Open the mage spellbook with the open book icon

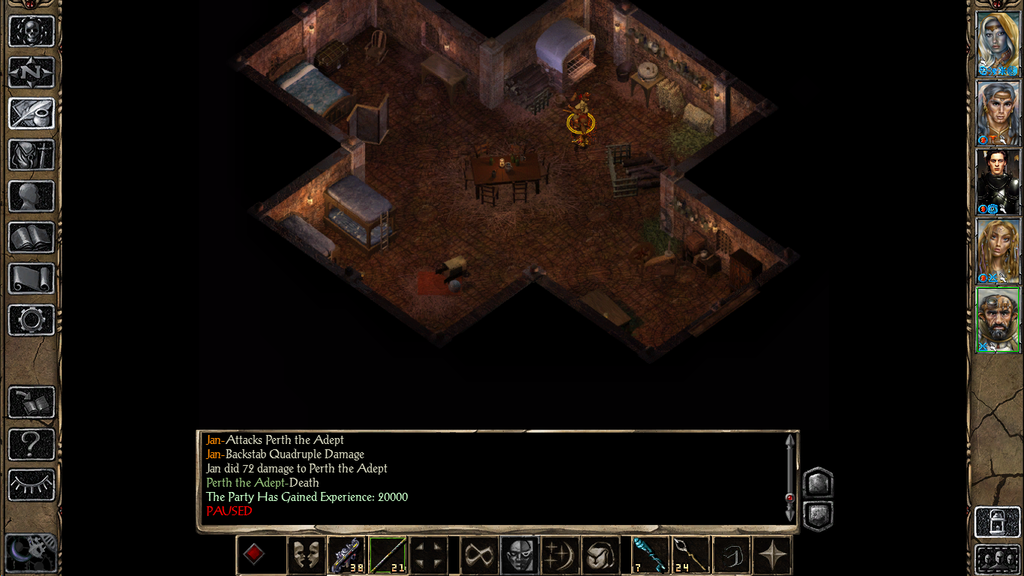tap(31, 237)
